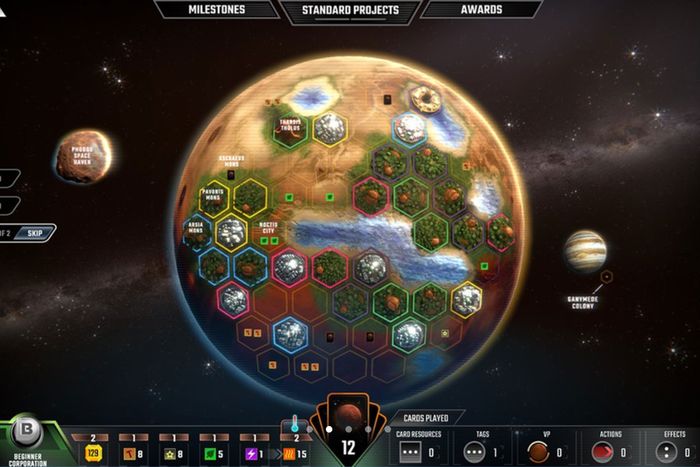Image resolution: width=700 pixels, height=467 pixels.
Task: Open the Standard Projects panel
Action: pyautogui.click(x=350, y=10)
